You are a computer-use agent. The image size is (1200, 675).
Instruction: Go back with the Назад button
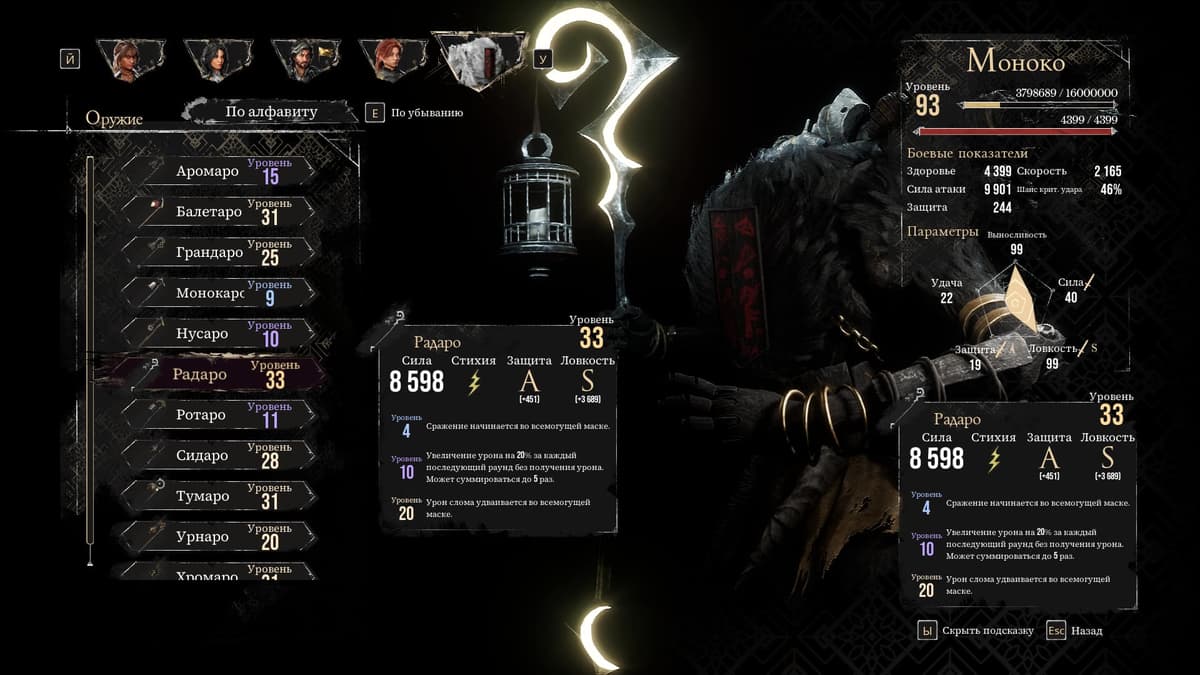[1076, 631]
